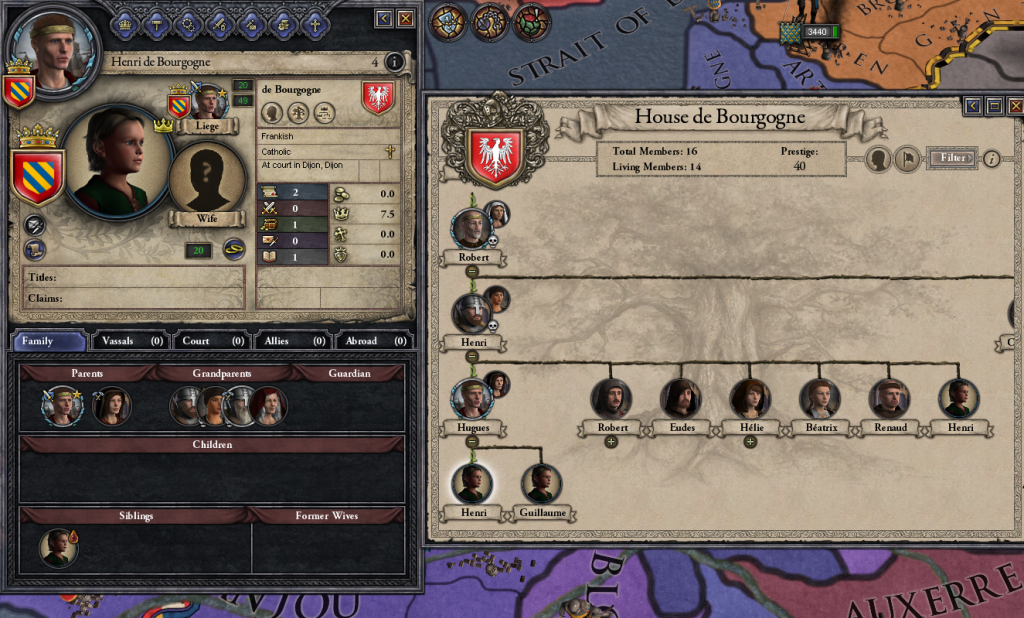Click the Liege portrait
This screenshot has width=1024, height=618.
tap(207, 101)
